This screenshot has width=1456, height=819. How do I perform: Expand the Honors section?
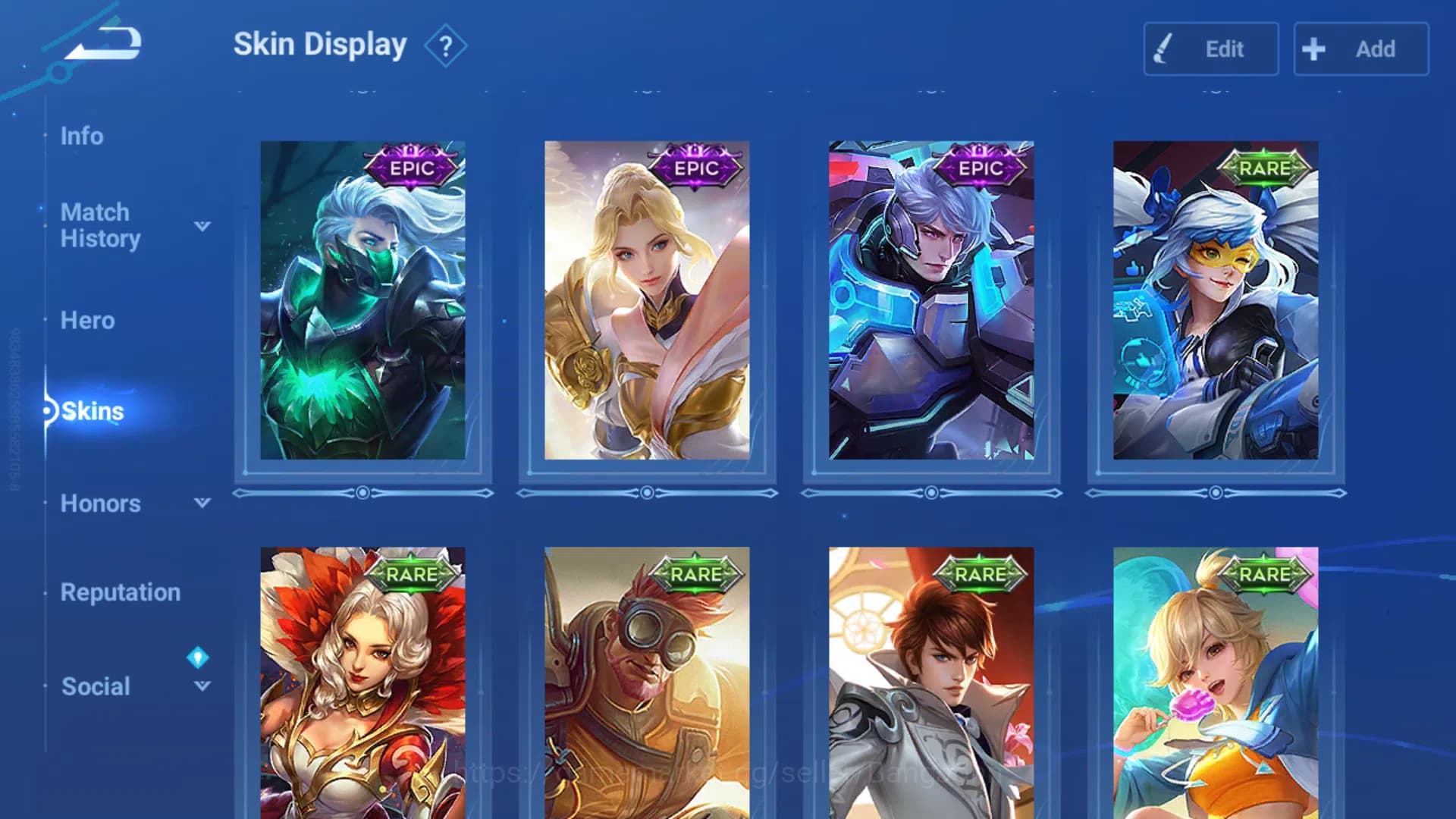[x=200, y=503]
